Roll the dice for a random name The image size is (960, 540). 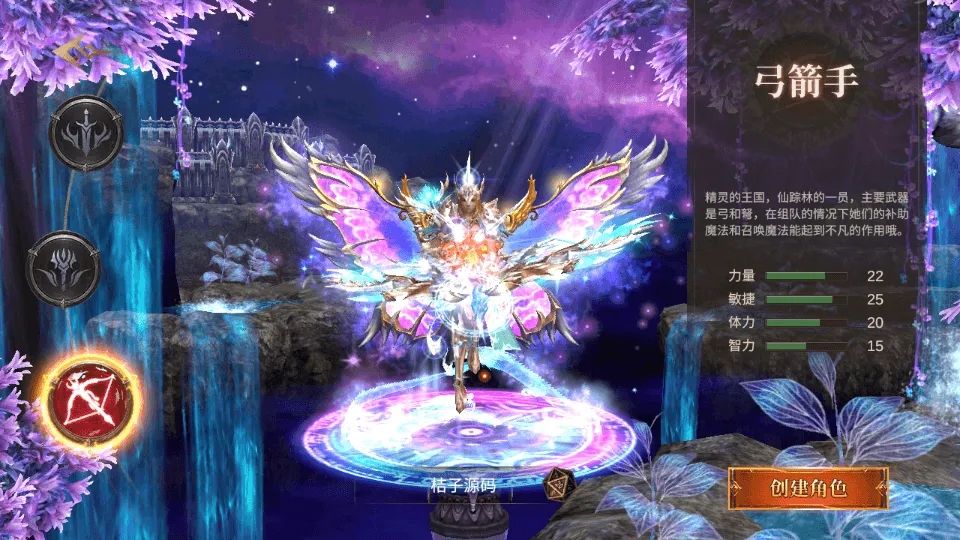(559, 486)
